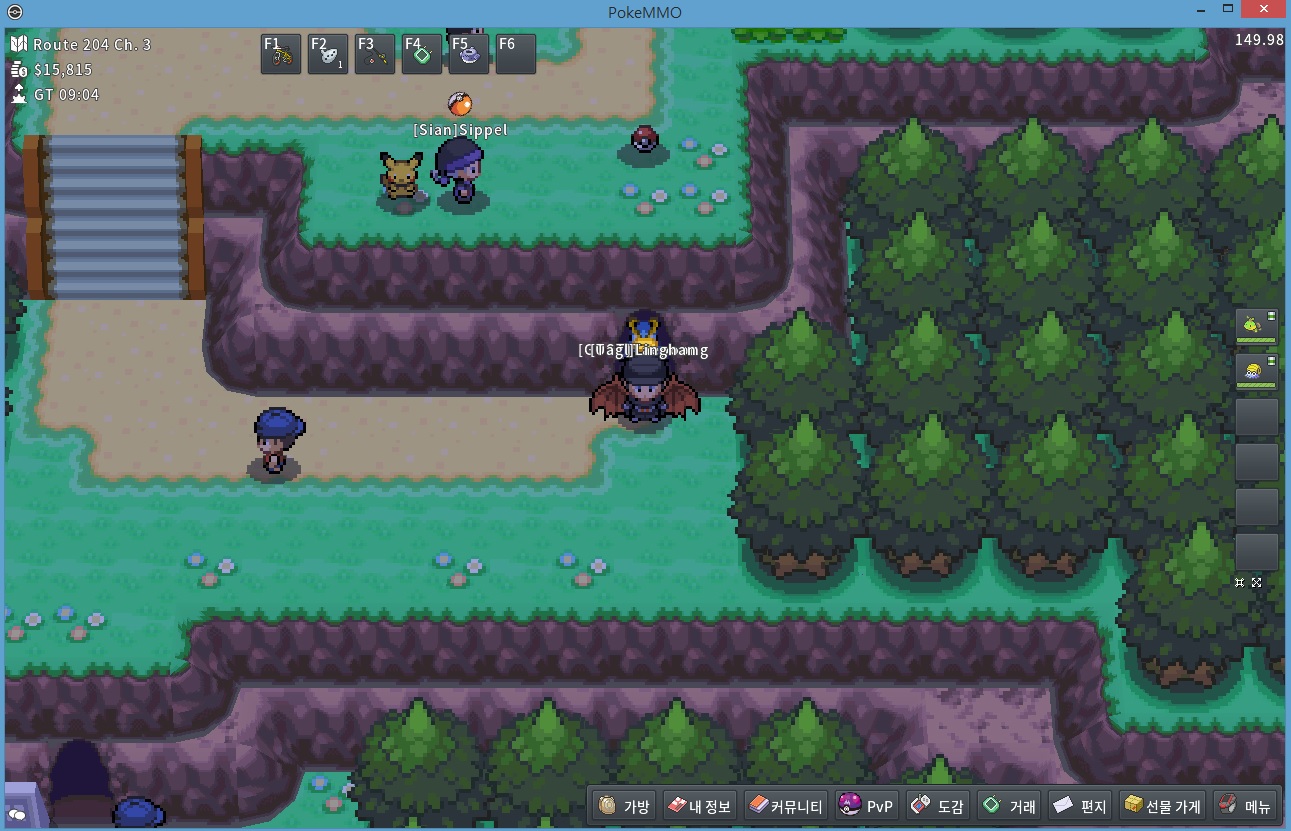Image resolution: width=1291 pixels, height=831 pixels.
Task: Open the 메뉴 main menu
Action: 1245,806
